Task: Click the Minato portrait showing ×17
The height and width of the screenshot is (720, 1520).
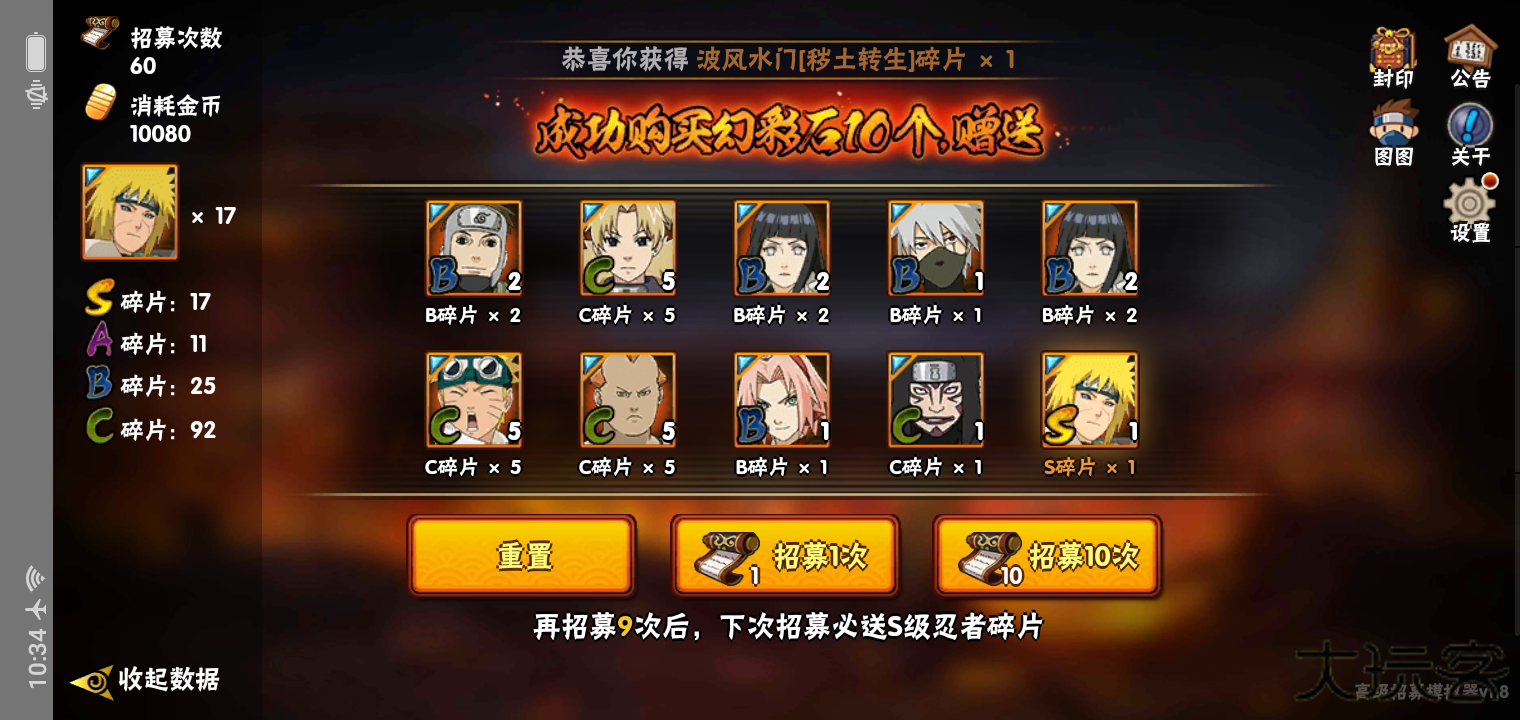Action: pyautogui.click(x=130, y=211)
